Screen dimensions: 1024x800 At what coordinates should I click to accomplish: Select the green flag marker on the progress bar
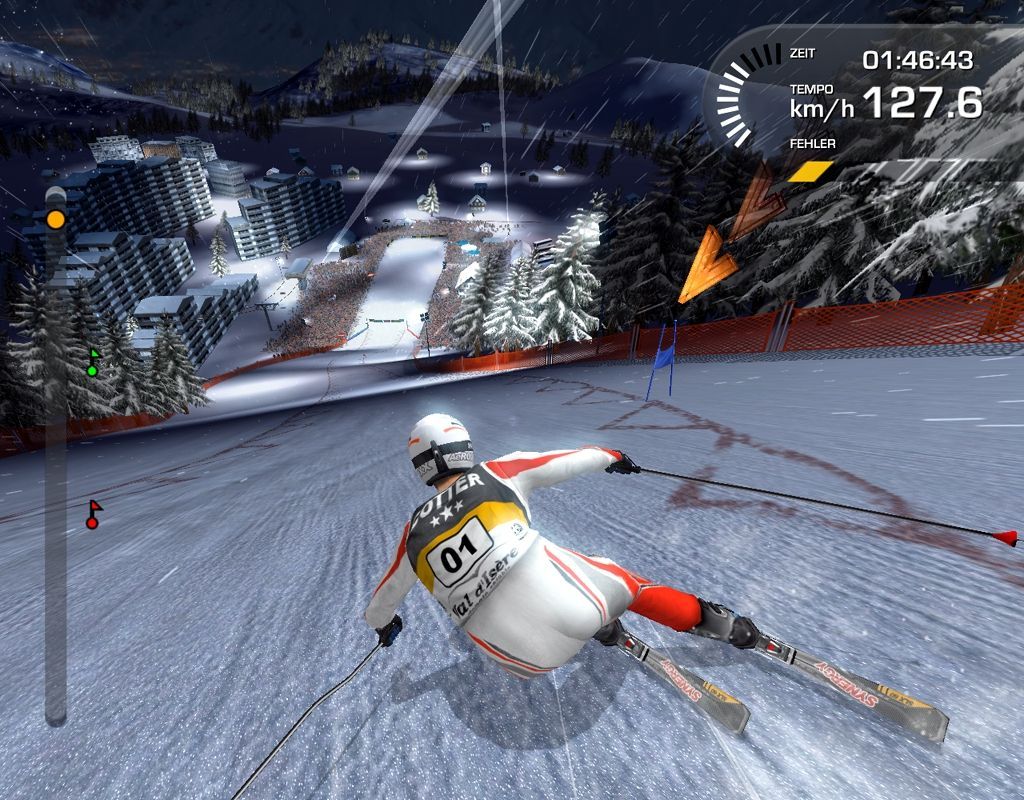pyautogui.click(x=93, y=364)
